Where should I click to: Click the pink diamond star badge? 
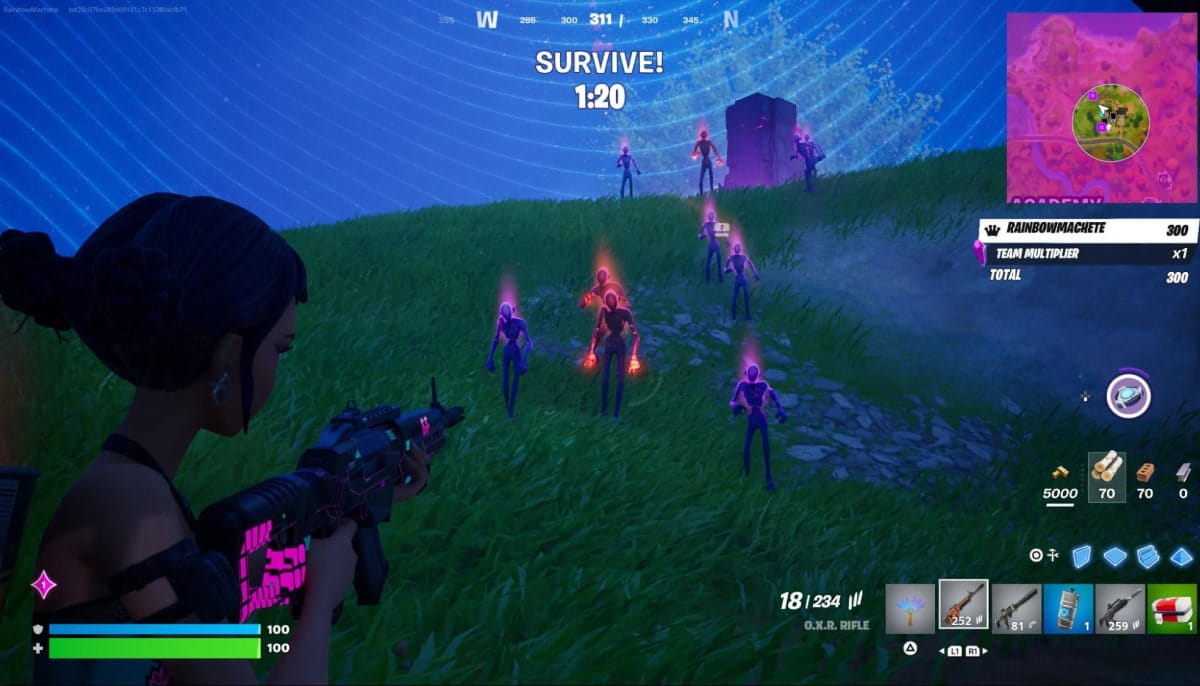44,584
